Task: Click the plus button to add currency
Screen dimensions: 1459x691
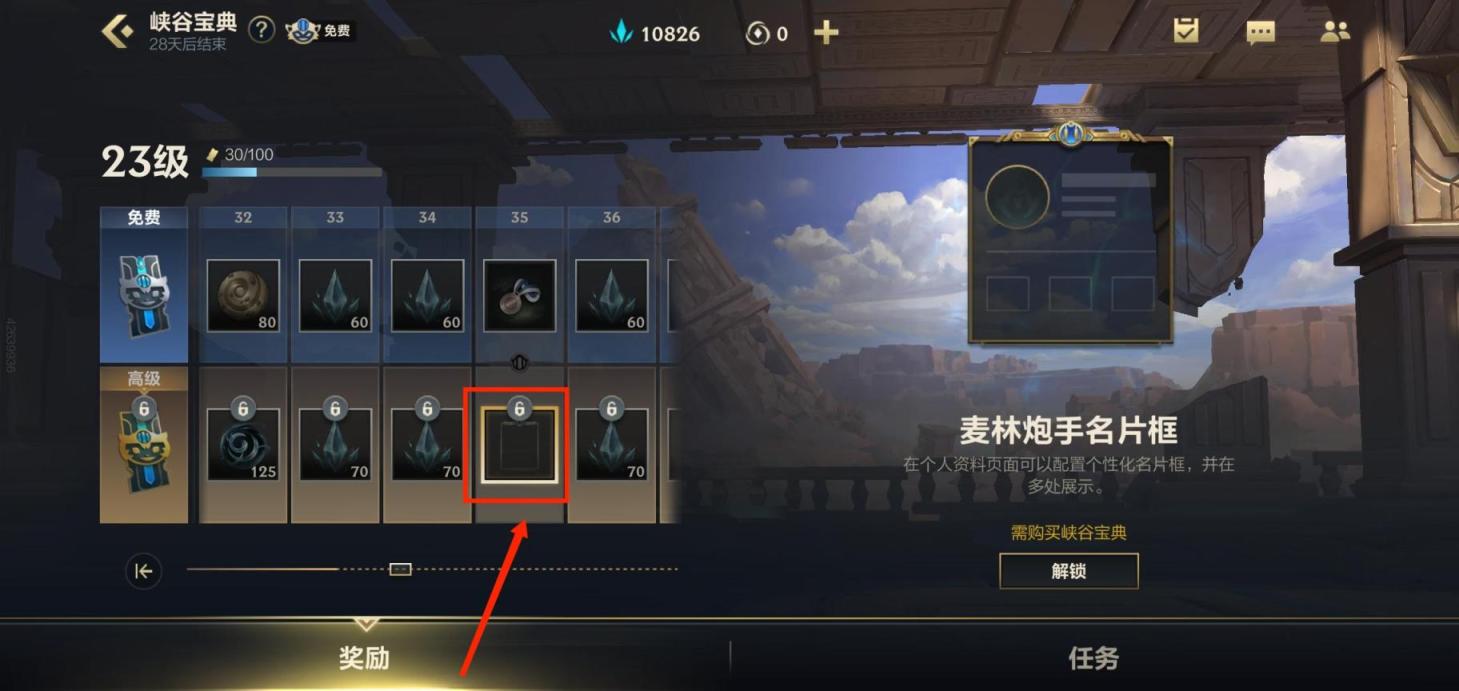Action: pos(825,33)
